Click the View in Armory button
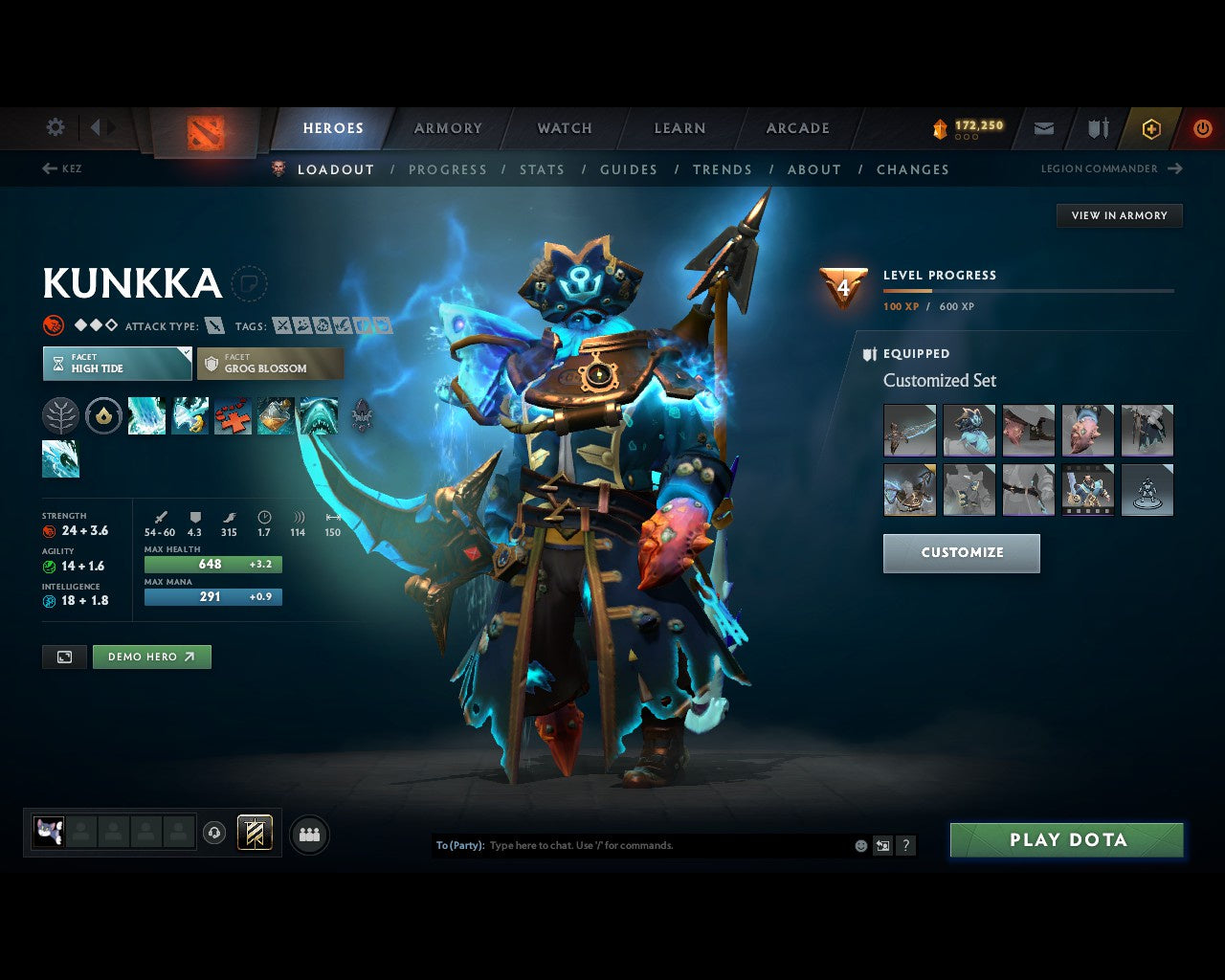Viewport: 1225px width, 980px height. click(x=1119, y=215)
